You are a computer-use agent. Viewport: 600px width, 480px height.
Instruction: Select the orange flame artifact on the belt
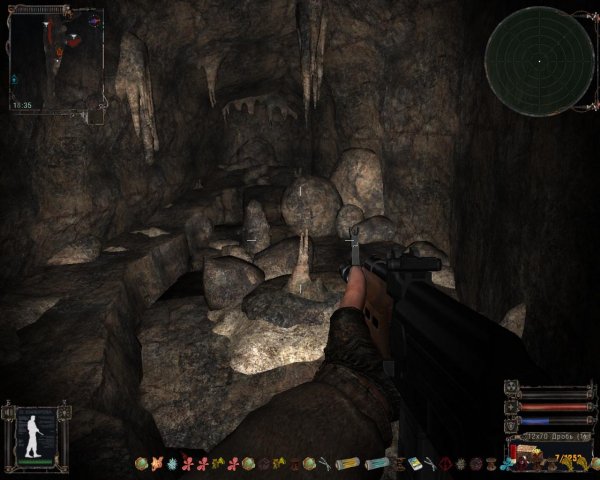click(x=156, y=464)
